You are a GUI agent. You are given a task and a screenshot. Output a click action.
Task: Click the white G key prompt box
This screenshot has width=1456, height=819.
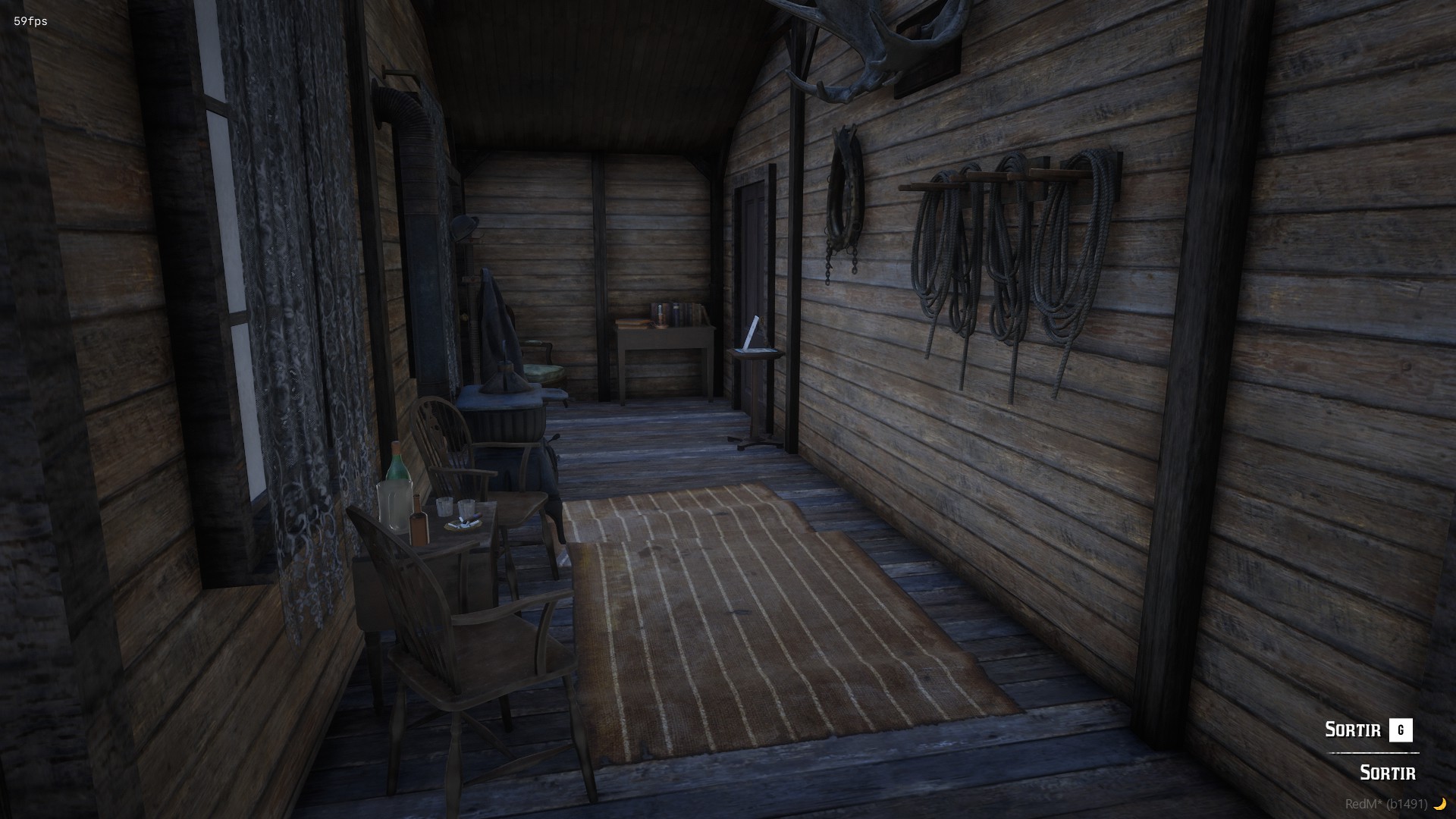coord(1403,730)
